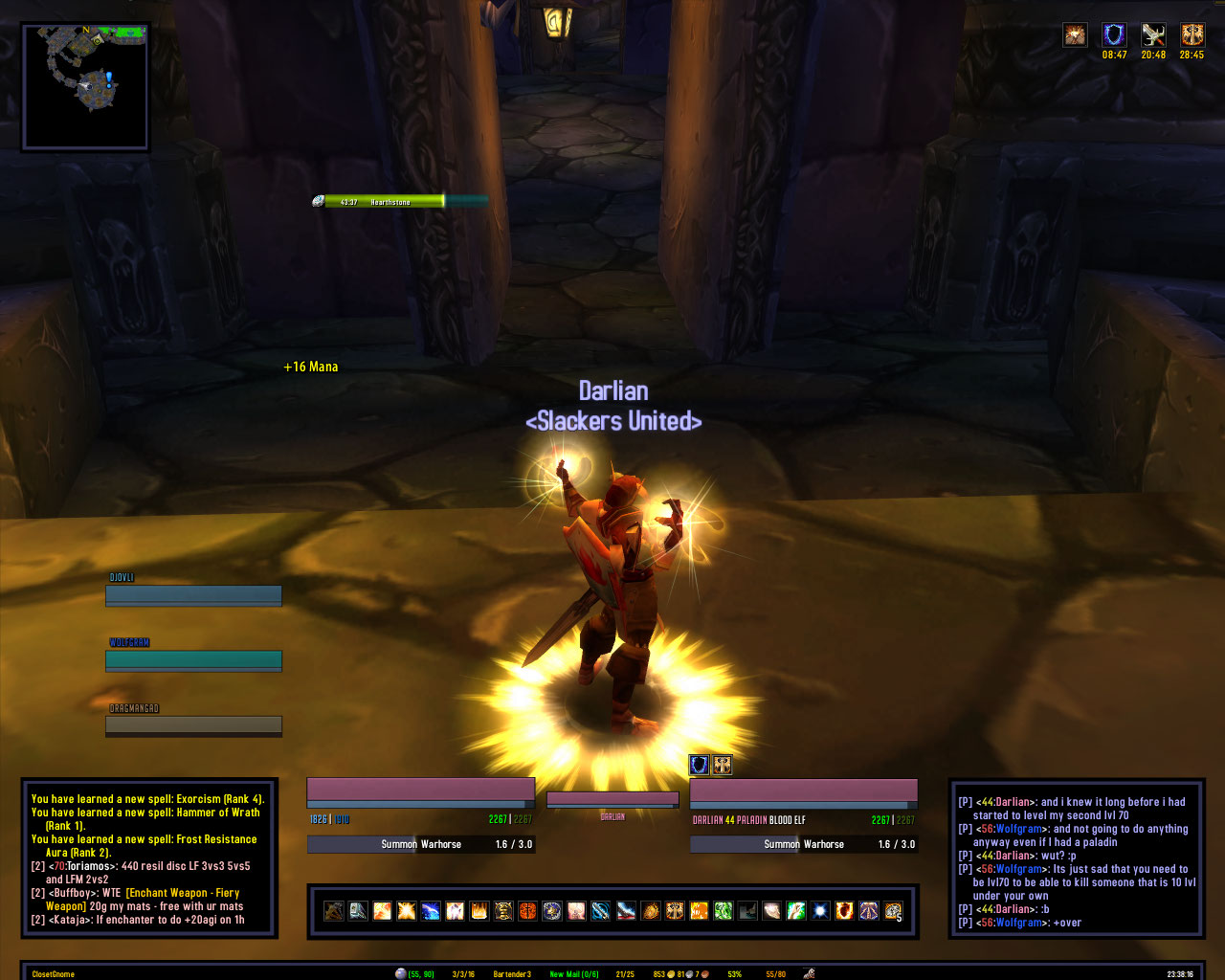This screenshot has width=1225, height=980.
Task: Click the sword buff with 20:48 remaining
Action: (1153, 35)
